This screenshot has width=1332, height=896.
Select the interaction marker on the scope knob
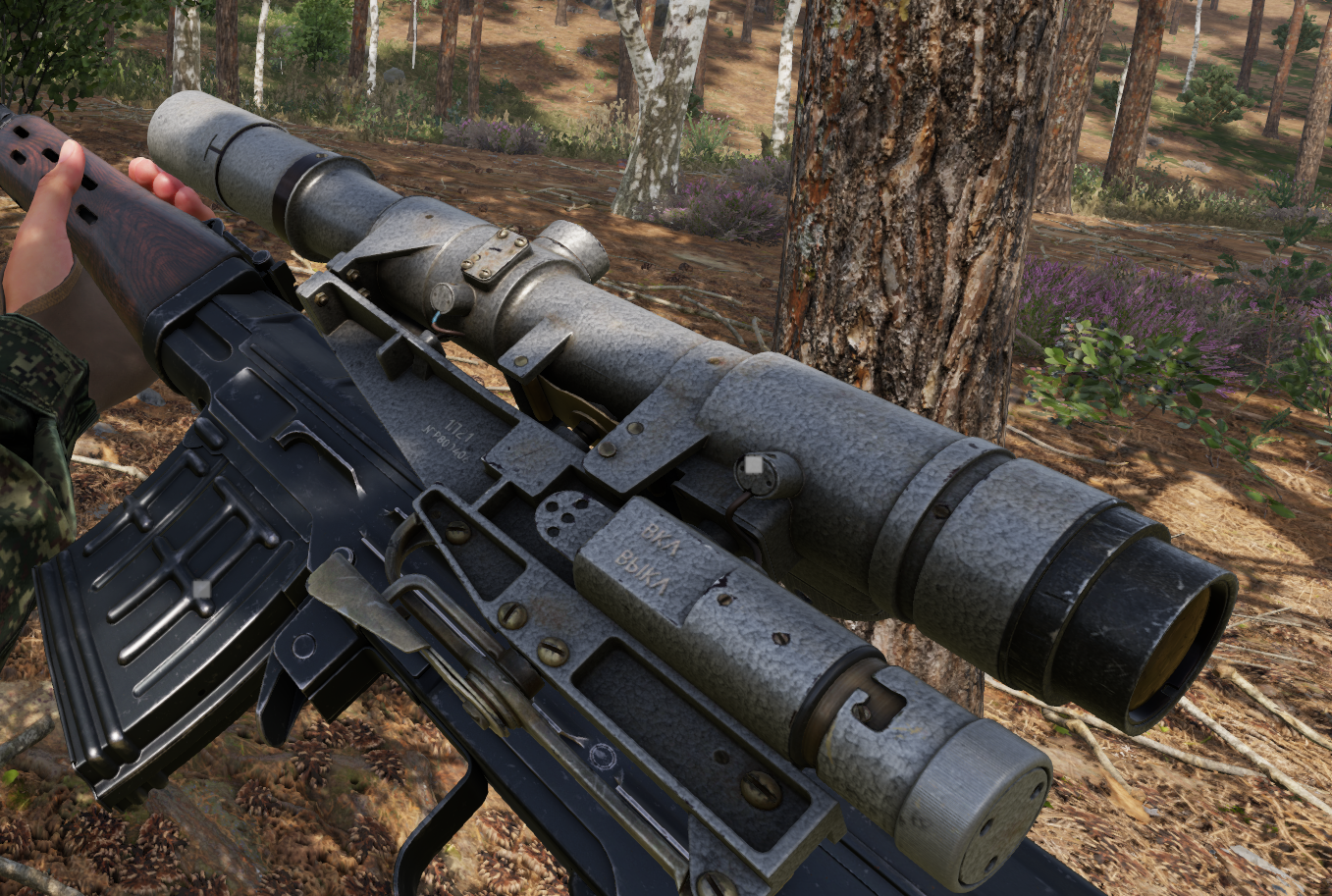754,465
